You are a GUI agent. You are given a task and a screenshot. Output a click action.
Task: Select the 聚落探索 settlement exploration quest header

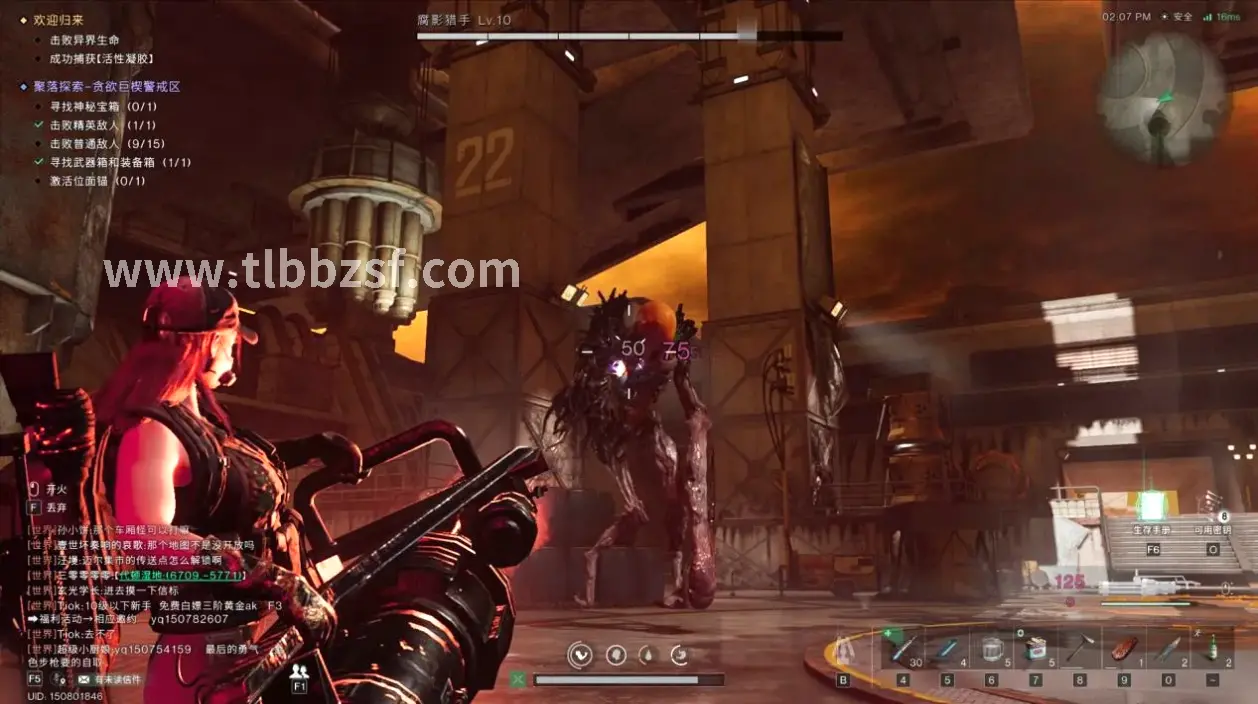coord(105,87)
